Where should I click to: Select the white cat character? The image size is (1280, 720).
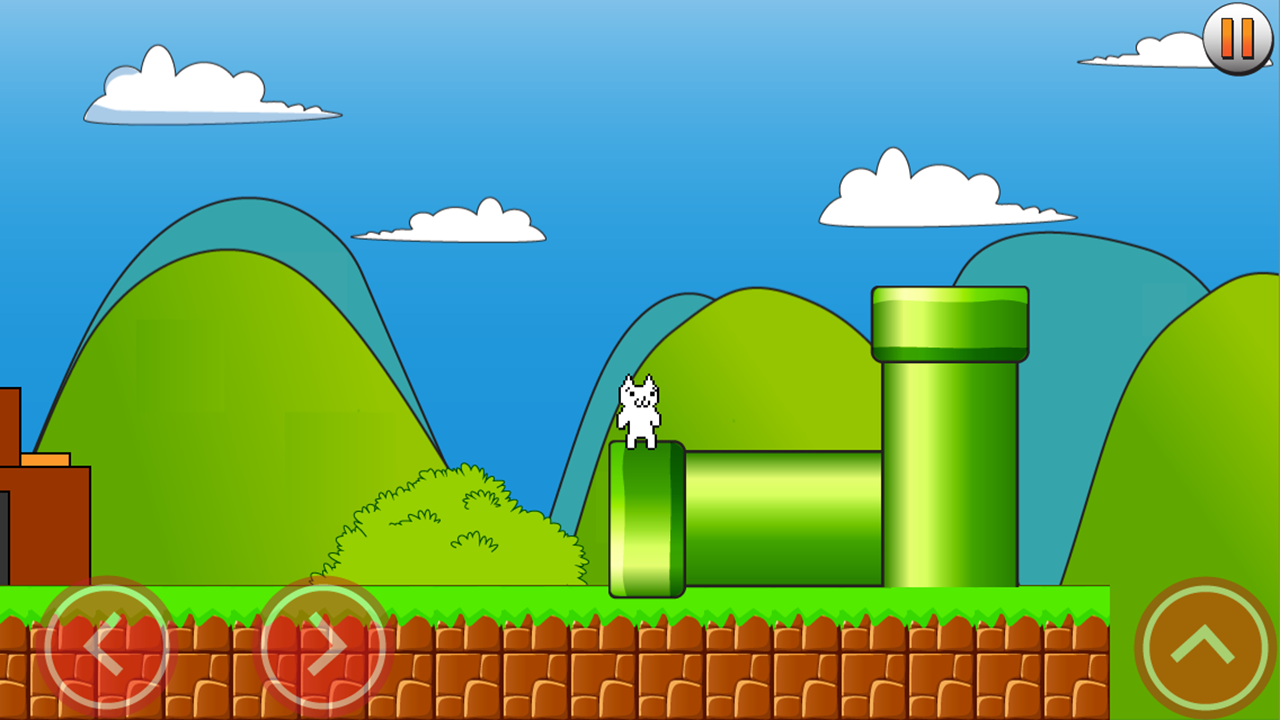(641, 410)
